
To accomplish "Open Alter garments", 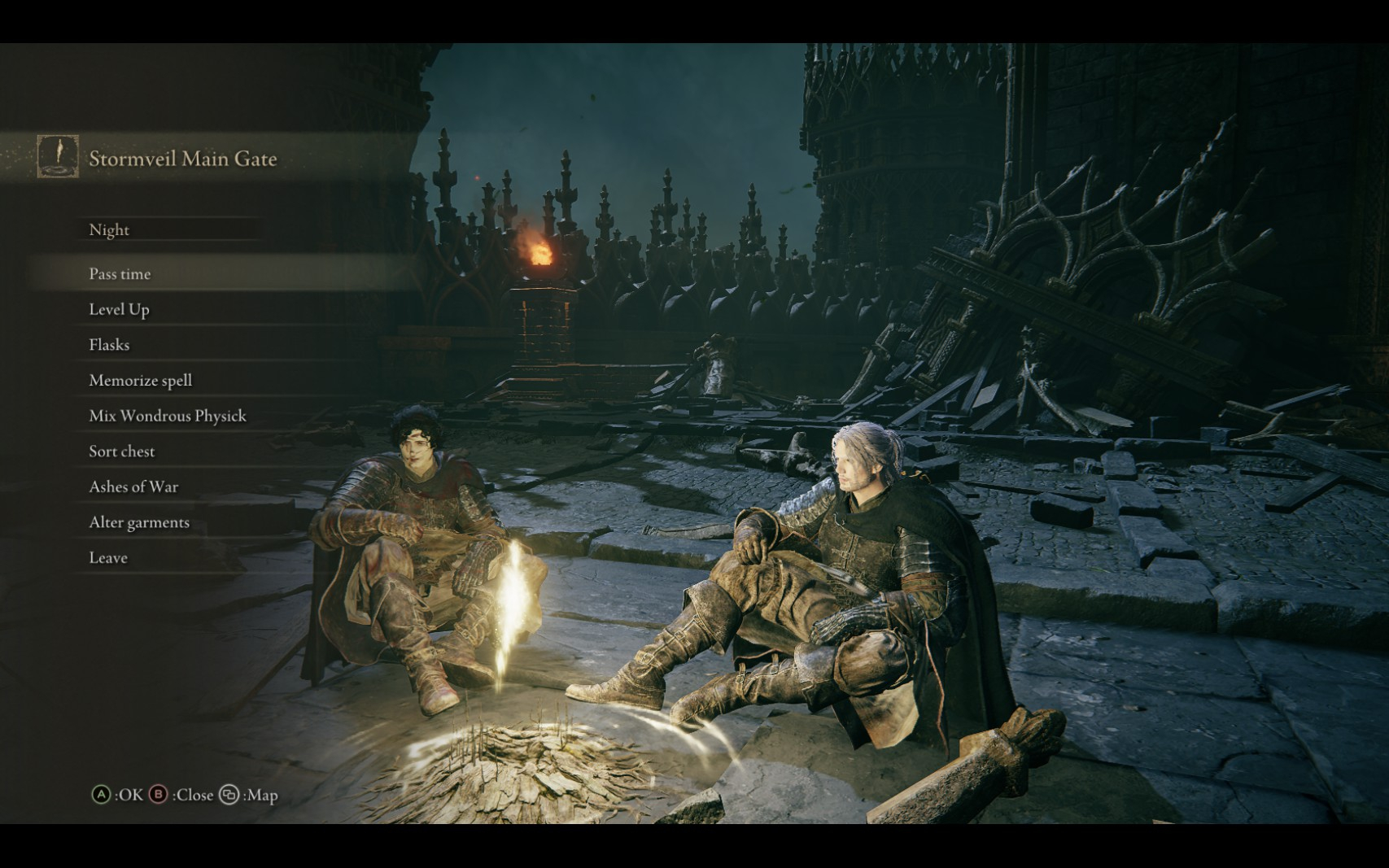I will (x=139, y=522).
